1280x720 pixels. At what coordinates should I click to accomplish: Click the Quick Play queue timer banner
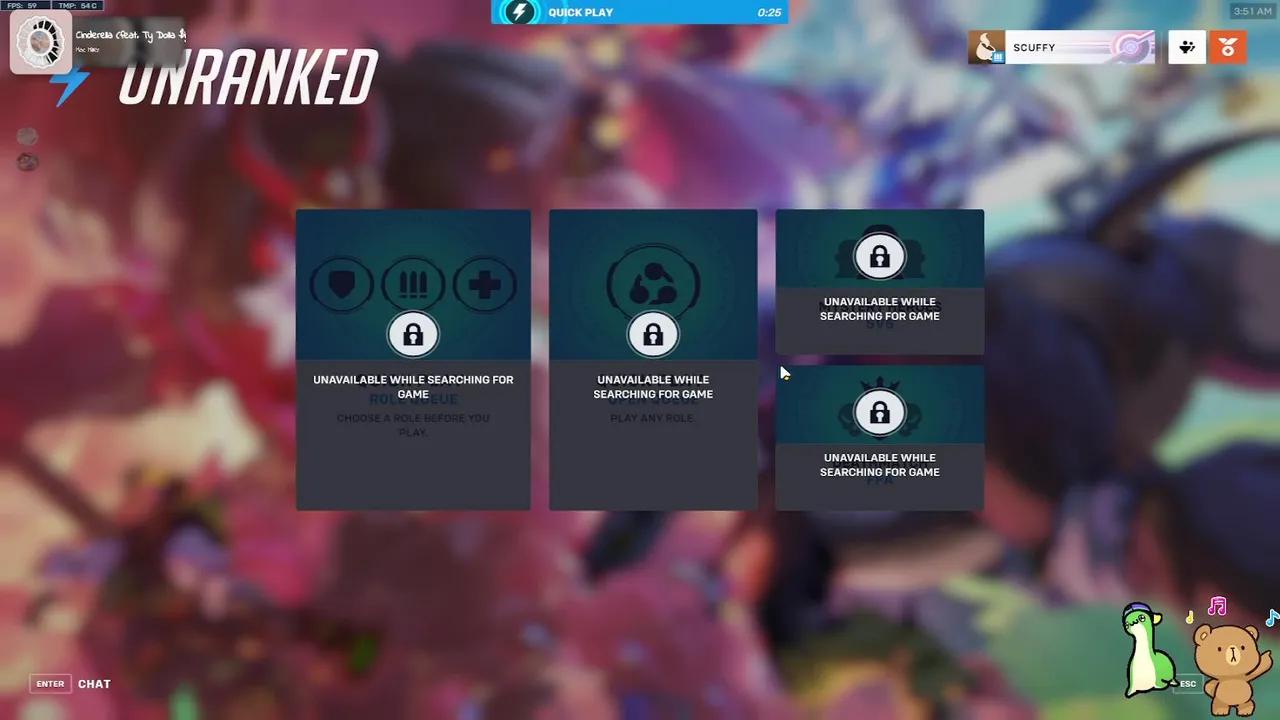(640, 12)
